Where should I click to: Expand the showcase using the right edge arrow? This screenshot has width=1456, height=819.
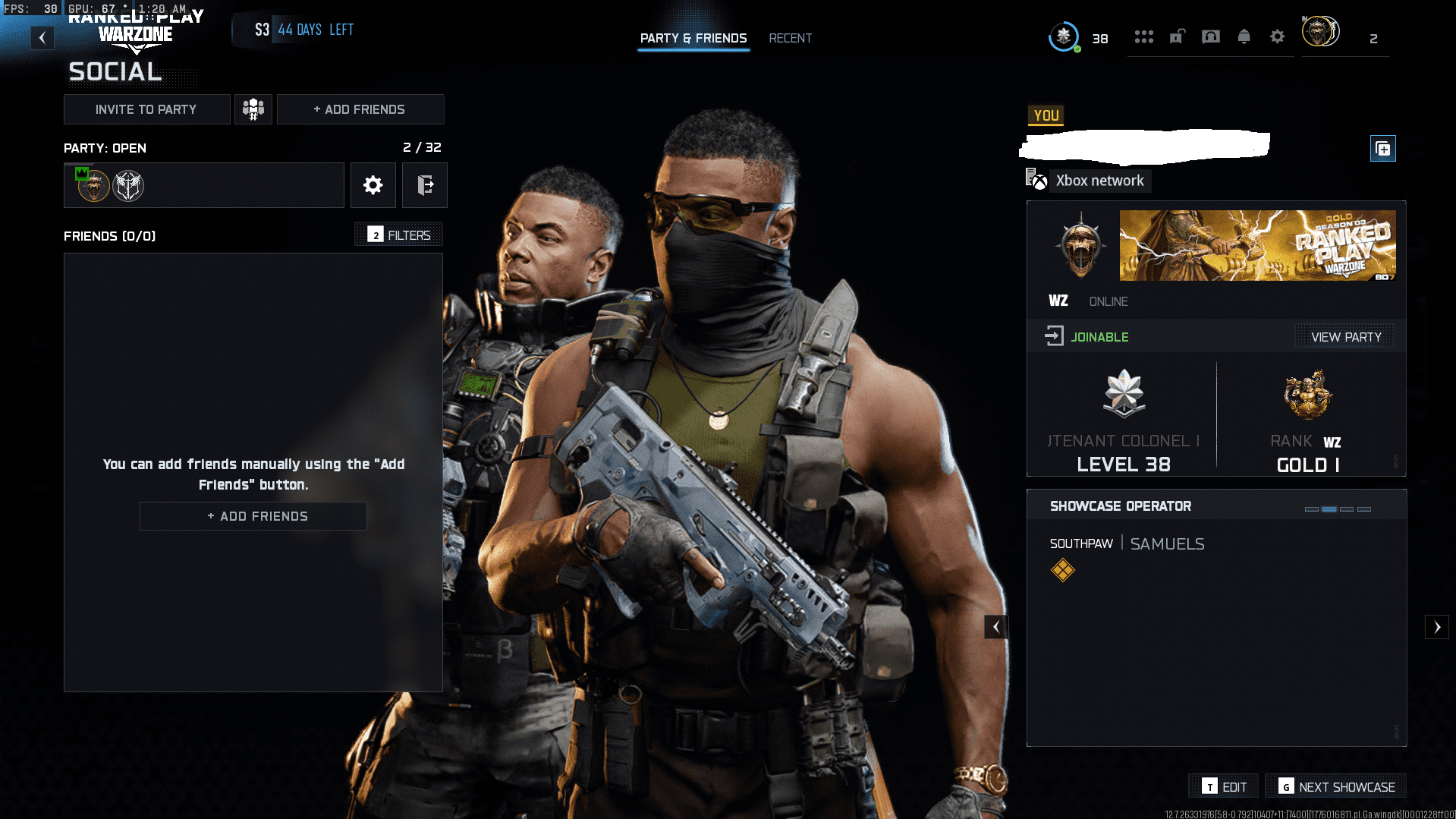1439,627
